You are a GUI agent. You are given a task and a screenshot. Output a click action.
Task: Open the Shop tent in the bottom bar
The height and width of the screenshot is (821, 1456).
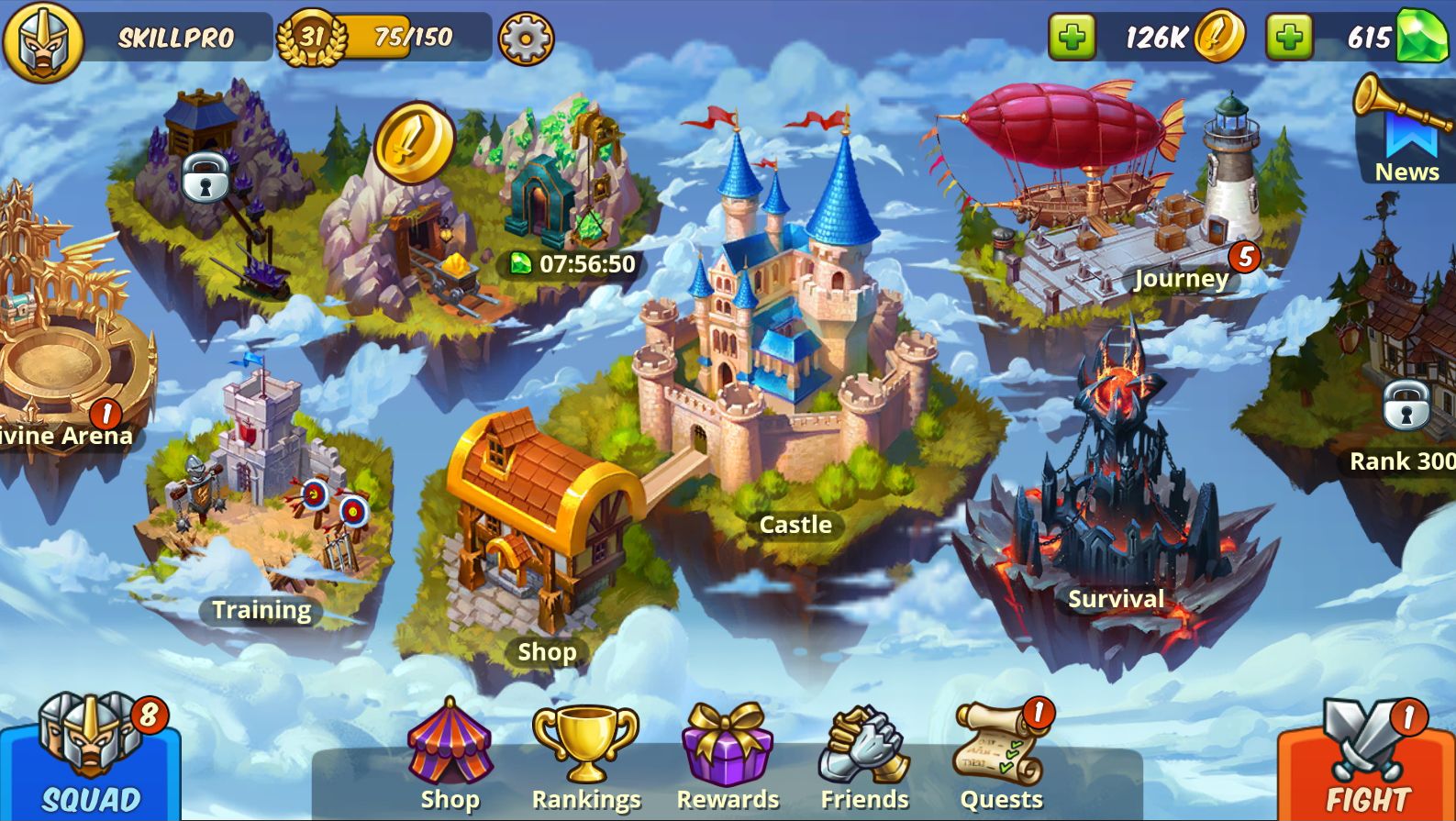(450, 757)
